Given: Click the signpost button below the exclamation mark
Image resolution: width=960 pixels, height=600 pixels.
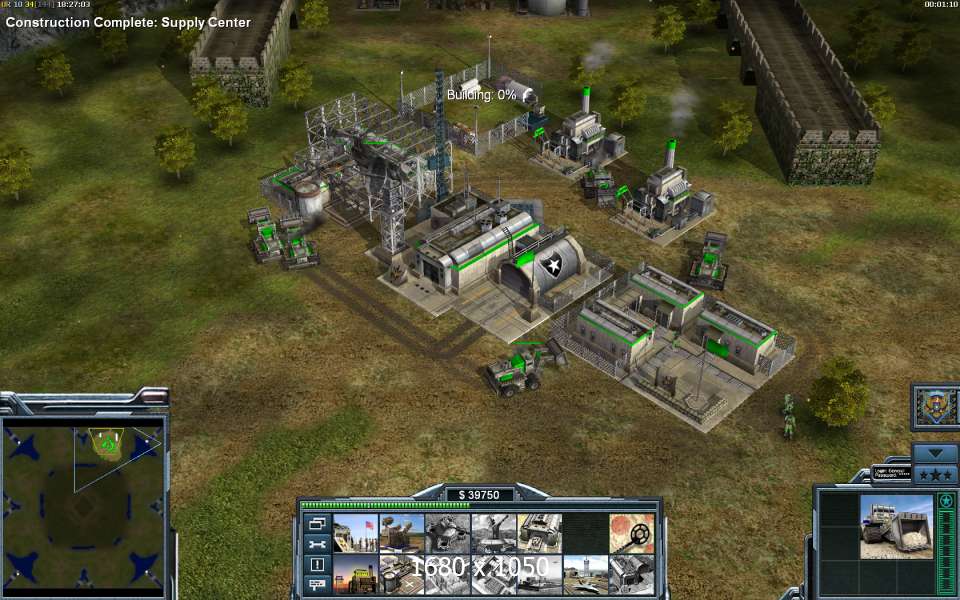Looking at the screenshot, I should click(x=317, y=583).
